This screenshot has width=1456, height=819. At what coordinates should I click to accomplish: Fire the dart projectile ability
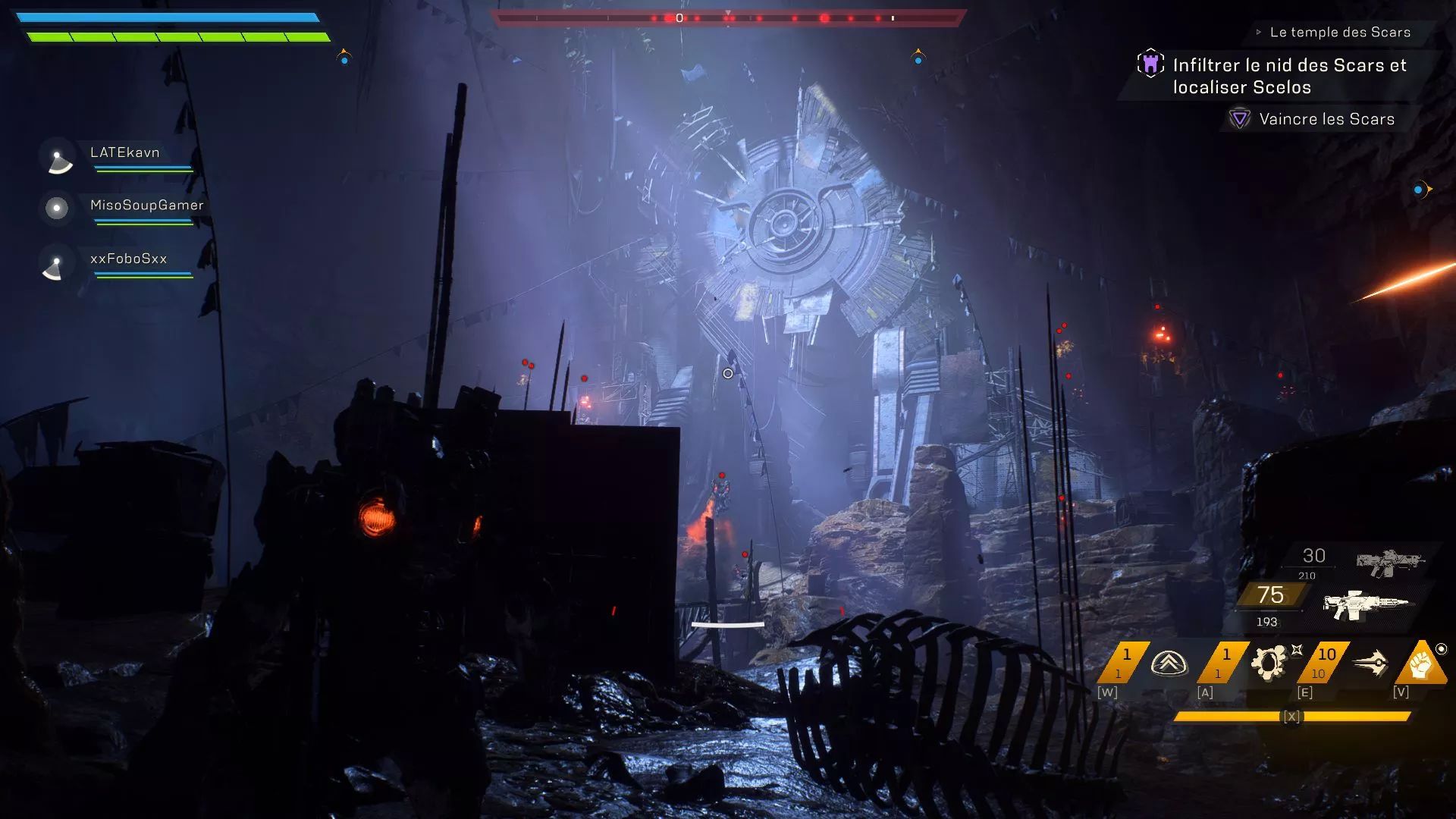(x=1370, y=664)
